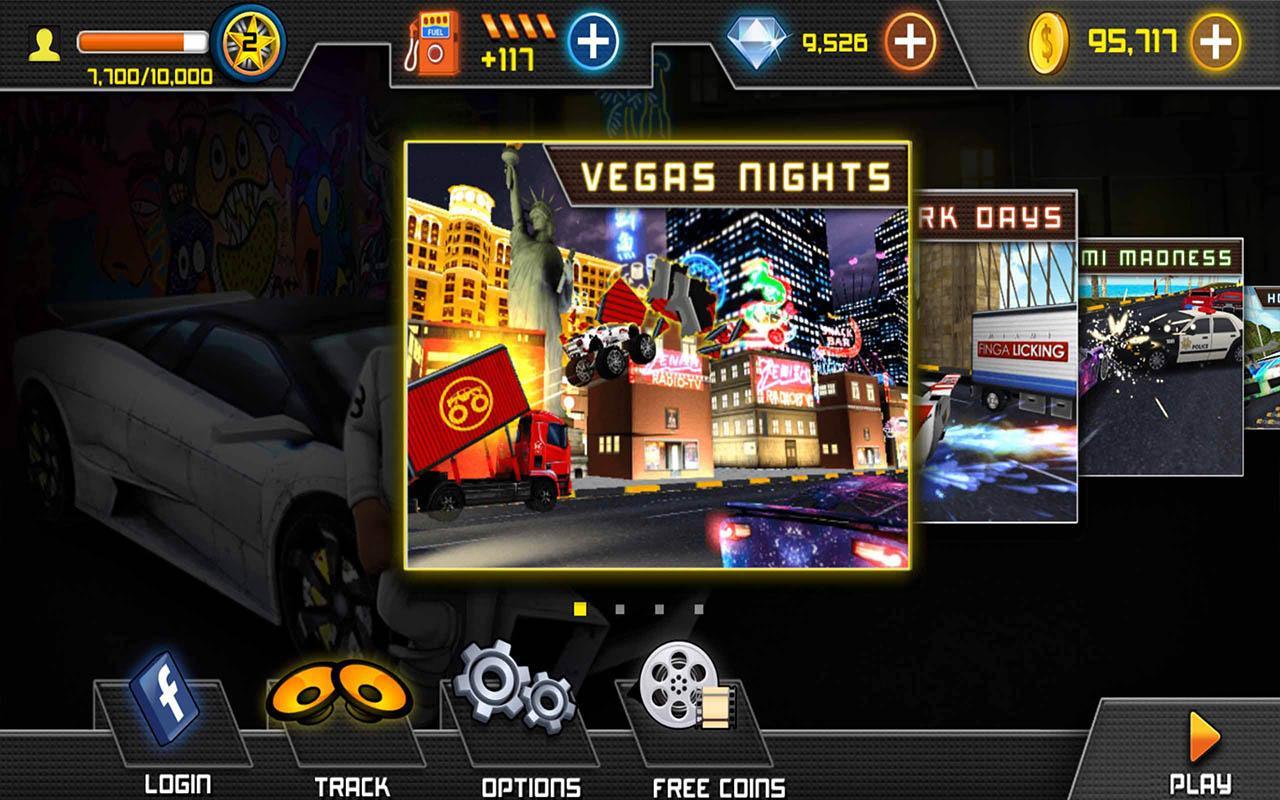Add more gold coins with the plus
Screen dimensions: 1280x800
pyautogui.click(x=1216, y=42)
